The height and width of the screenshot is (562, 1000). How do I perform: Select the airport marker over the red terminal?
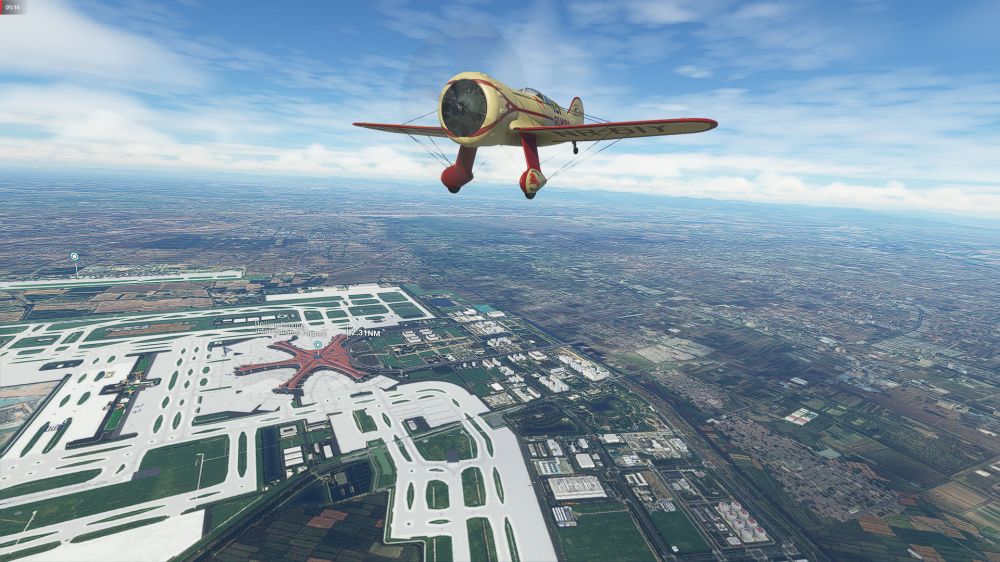(x=318, y=344)
